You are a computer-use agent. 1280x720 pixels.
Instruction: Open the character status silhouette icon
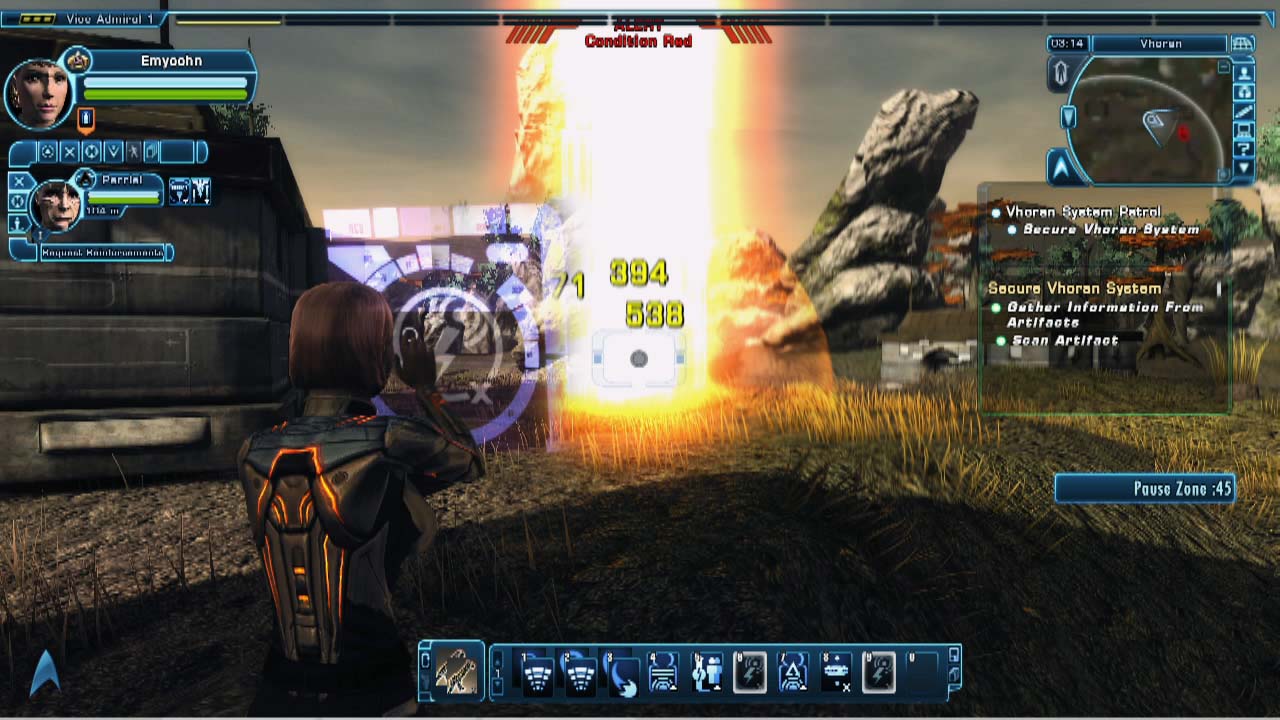coord(1060,72)
